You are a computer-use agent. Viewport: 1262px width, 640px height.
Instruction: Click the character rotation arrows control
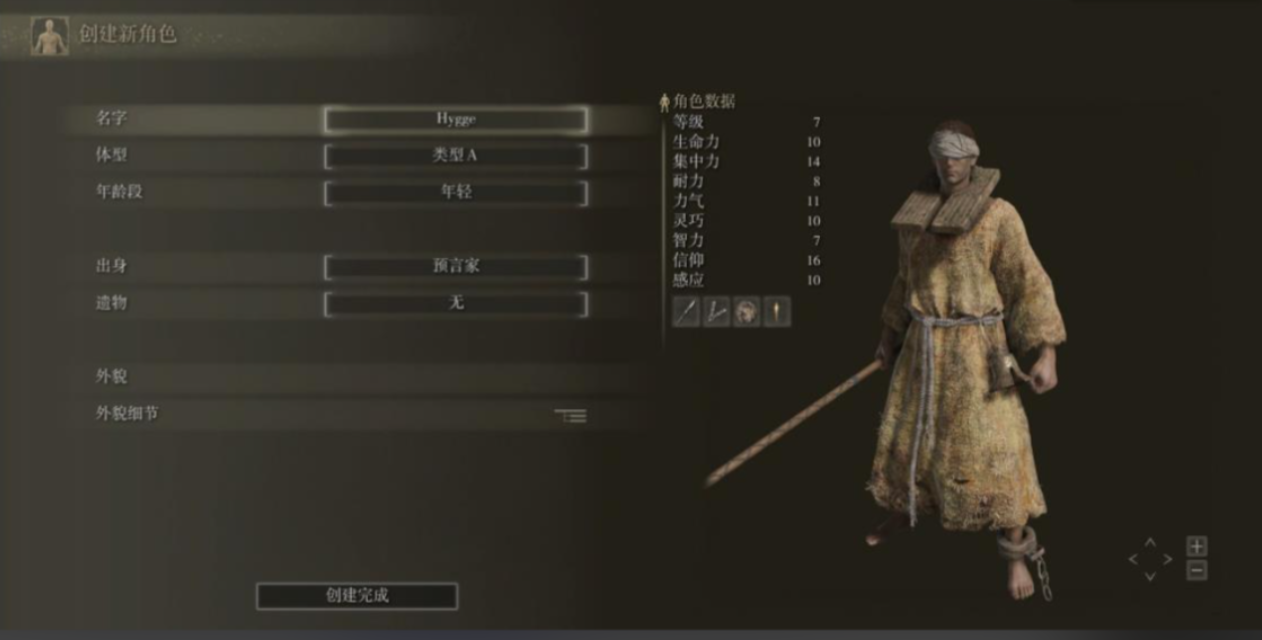1150,559
